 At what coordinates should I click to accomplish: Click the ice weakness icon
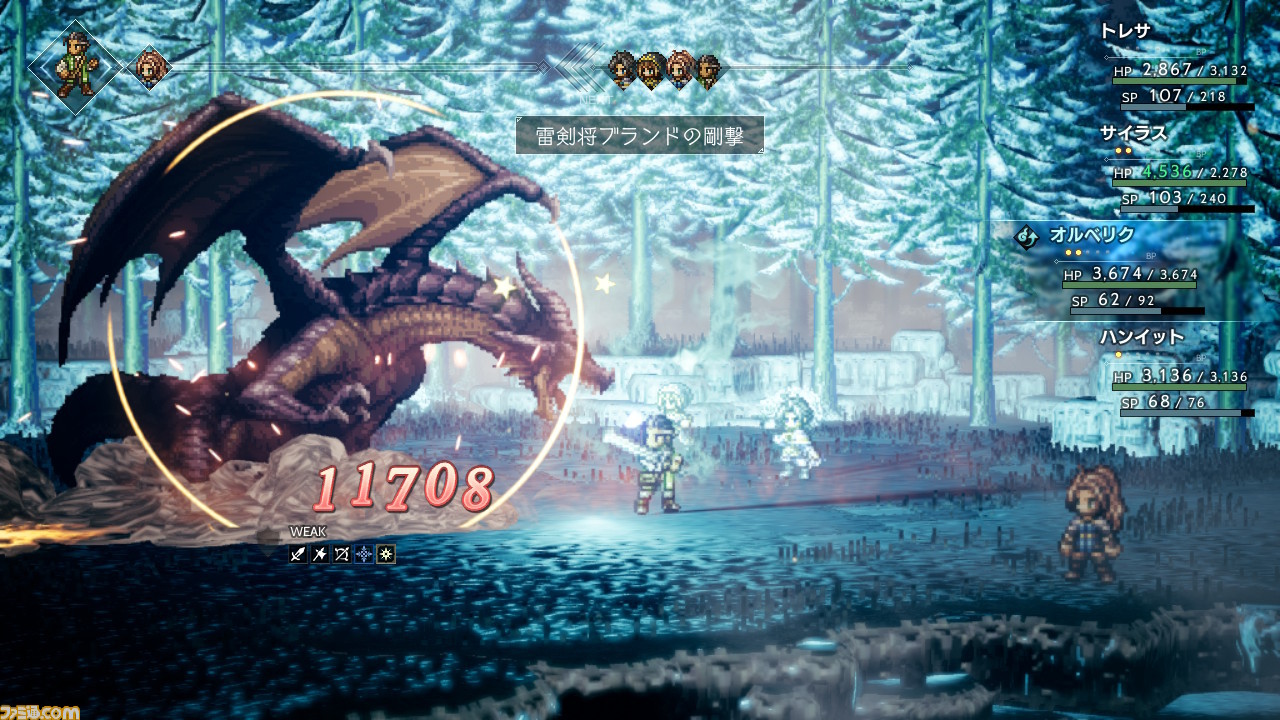(x=364, y=553)
